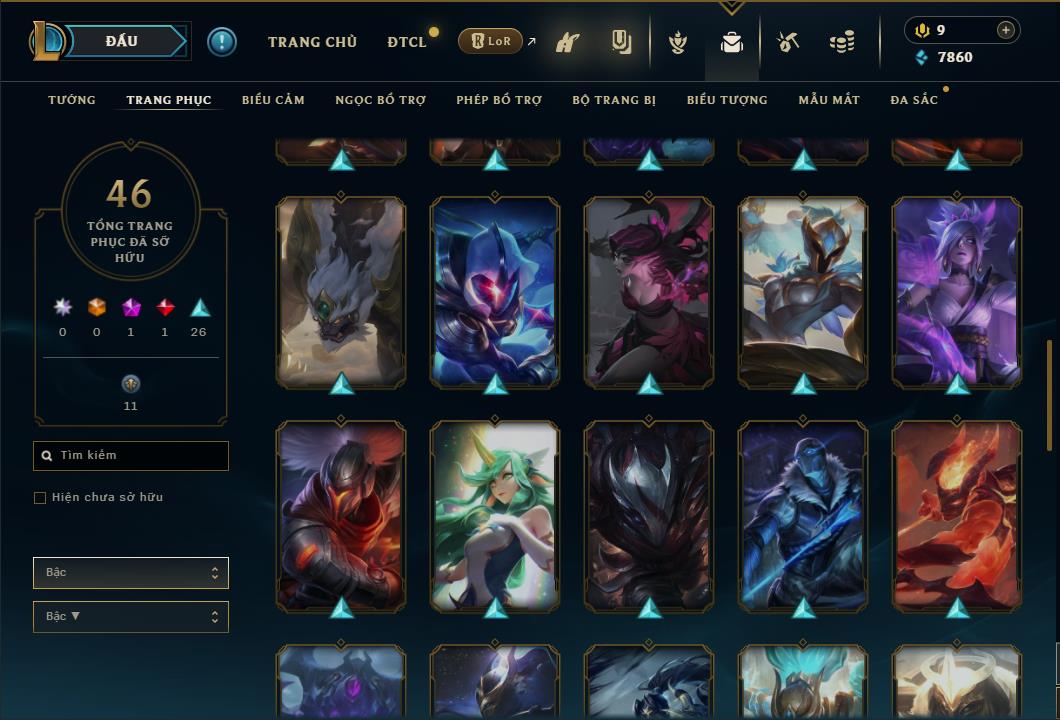Go to TRANG CHỦ home page

[x=312, y=42]
